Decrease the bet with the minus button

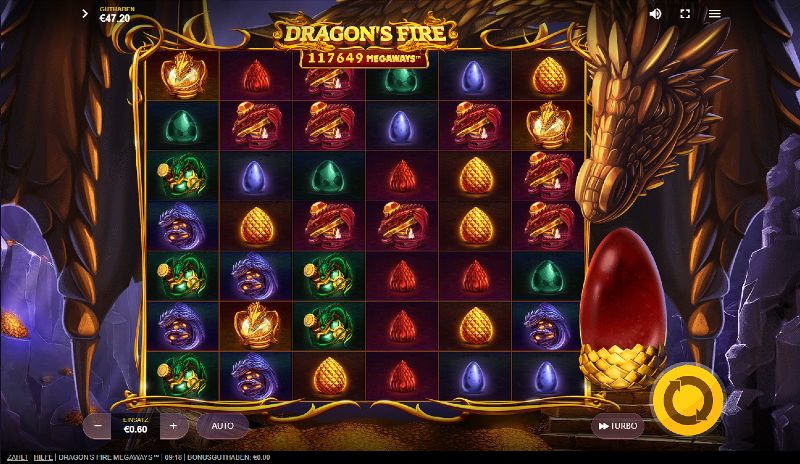click(x=97, y=425)
